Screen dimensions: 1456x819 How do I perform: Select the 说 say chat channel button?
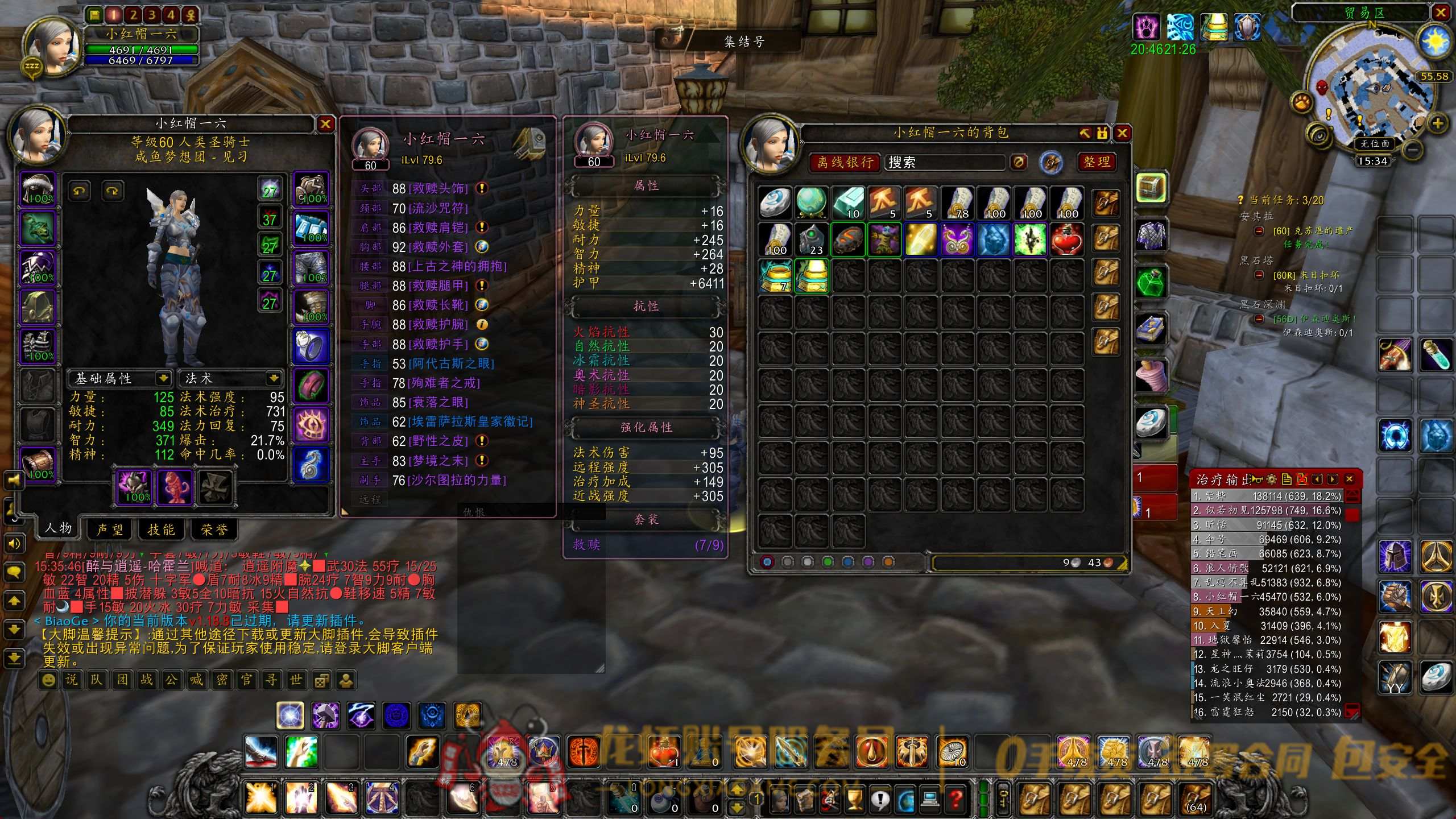click(x=72, y=680)
